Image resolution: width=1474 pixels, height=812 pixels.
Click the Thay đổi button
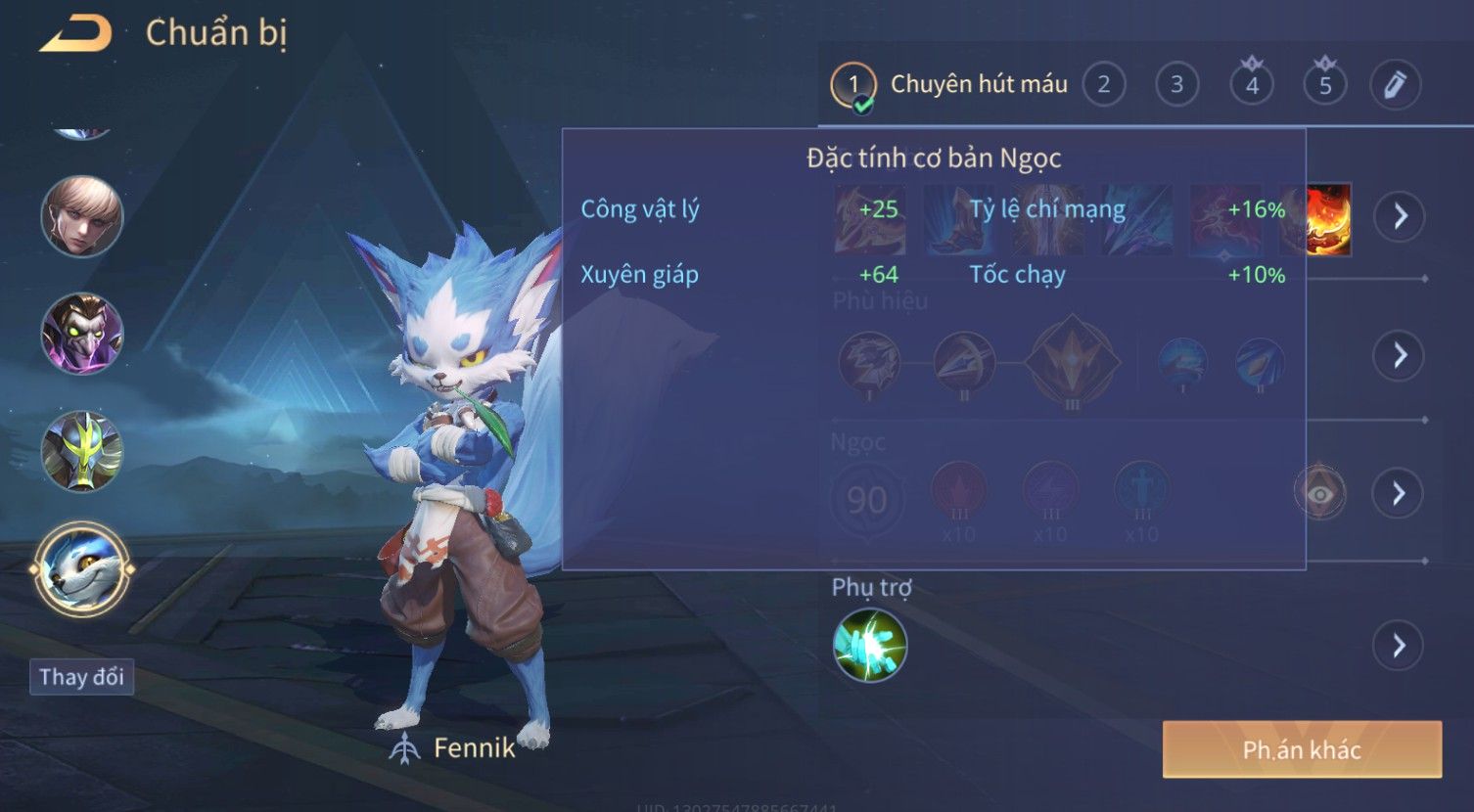81,677
